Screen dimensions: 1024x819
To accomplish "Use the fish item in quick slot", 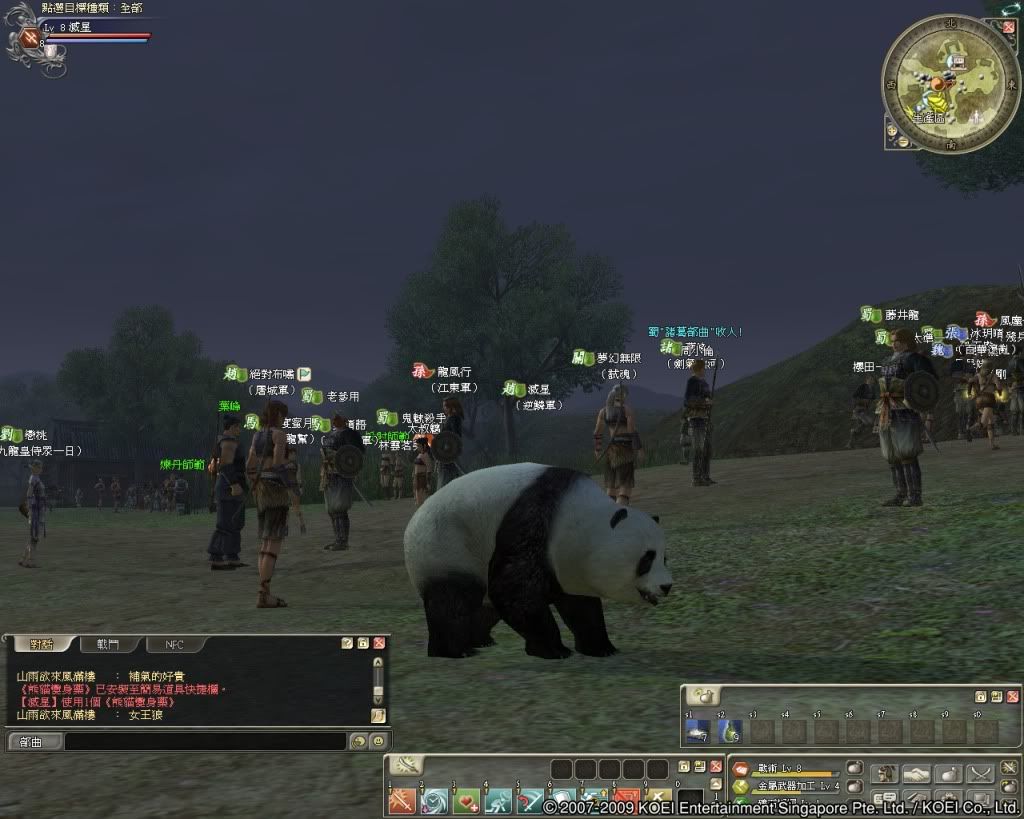I will (x=698, y=731).
